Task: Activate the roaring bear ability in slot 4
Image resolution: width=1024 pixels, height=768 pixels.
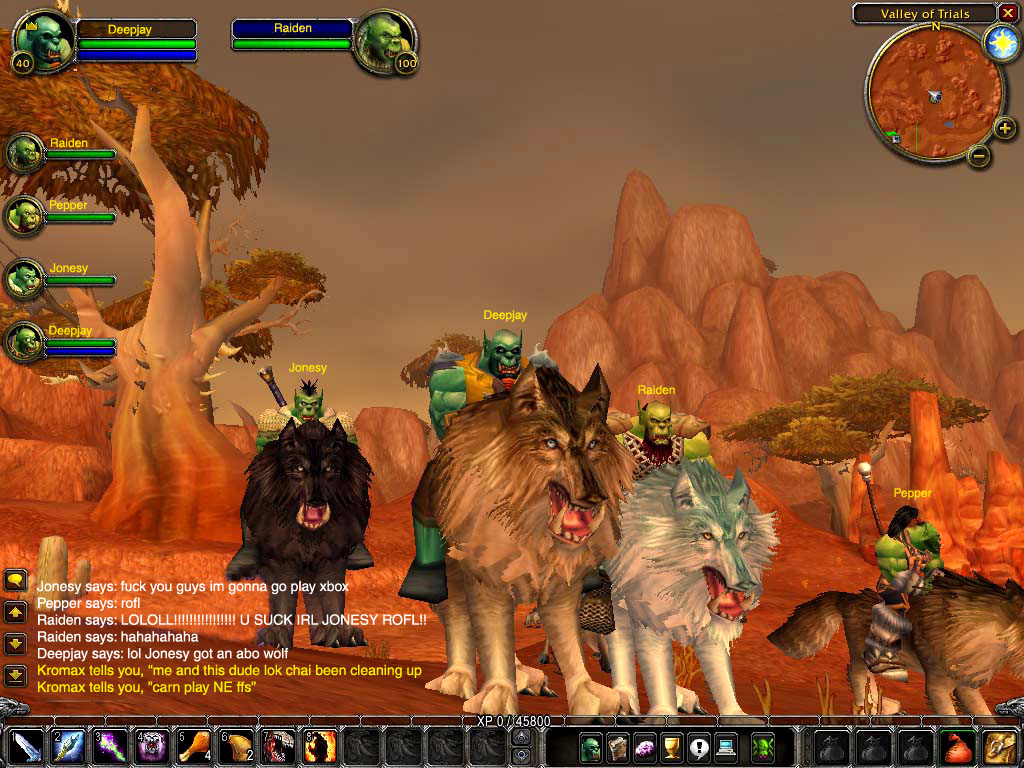Action: pos(152,747)
